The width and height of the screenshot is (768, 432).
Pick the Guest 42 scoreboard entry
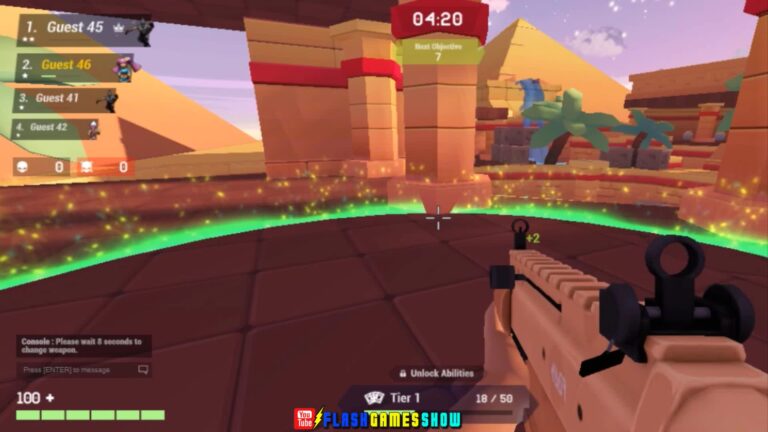point(56,128)
